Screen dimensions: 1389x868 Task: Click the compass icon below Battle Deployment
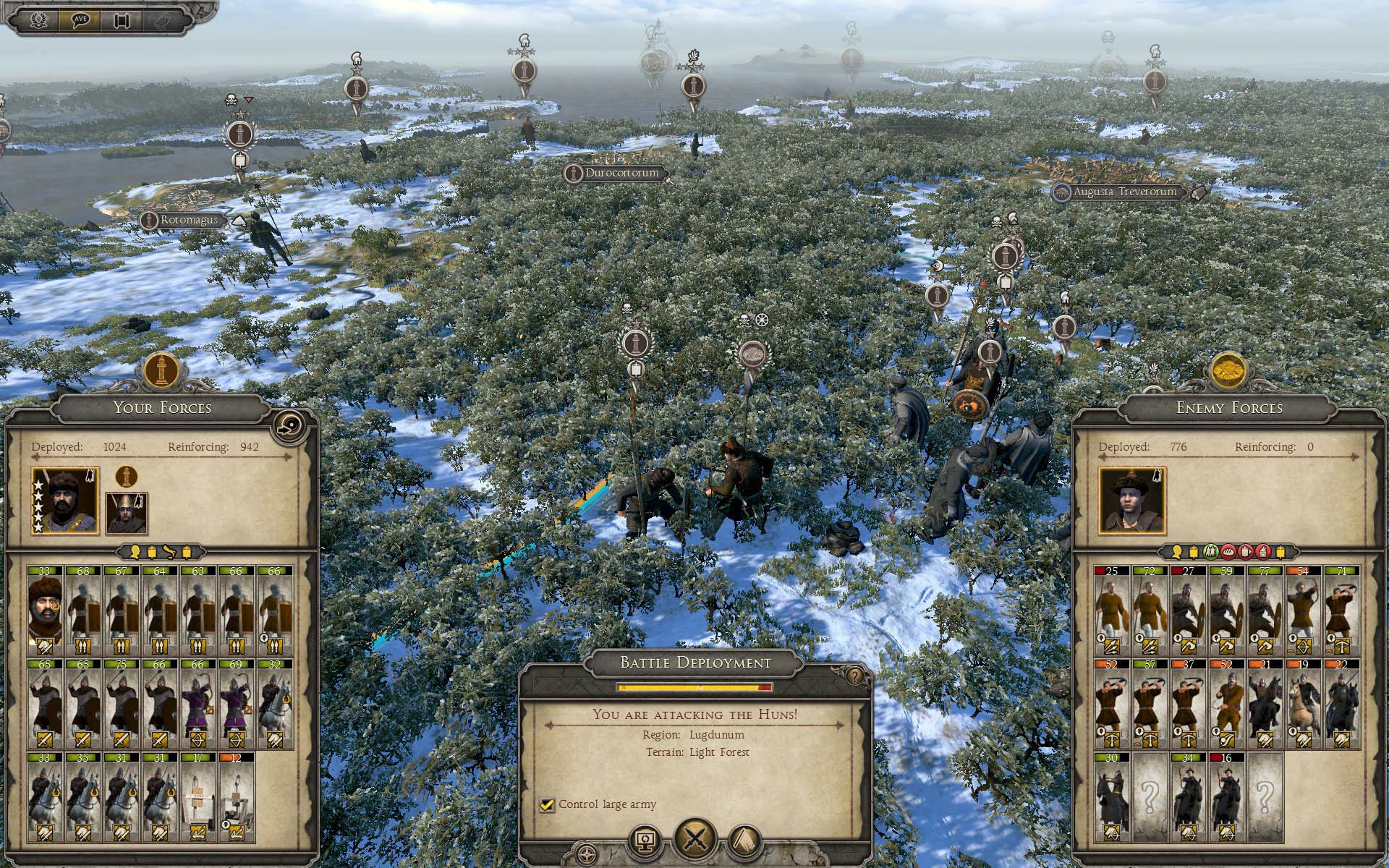[587, 852]
